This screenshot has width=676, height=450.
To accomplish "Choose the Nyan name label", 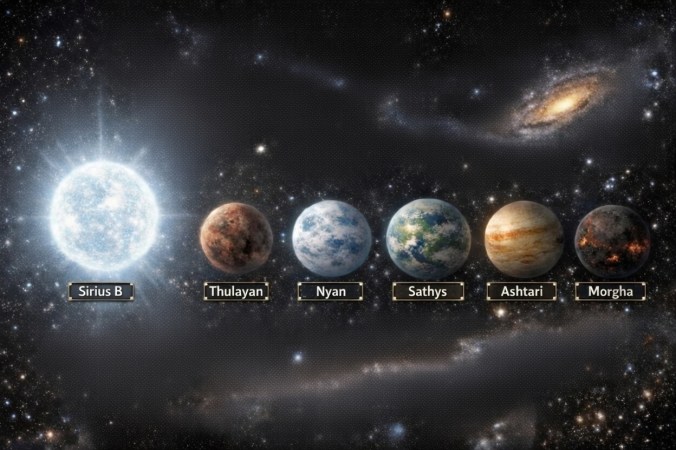I will point(331,291).
